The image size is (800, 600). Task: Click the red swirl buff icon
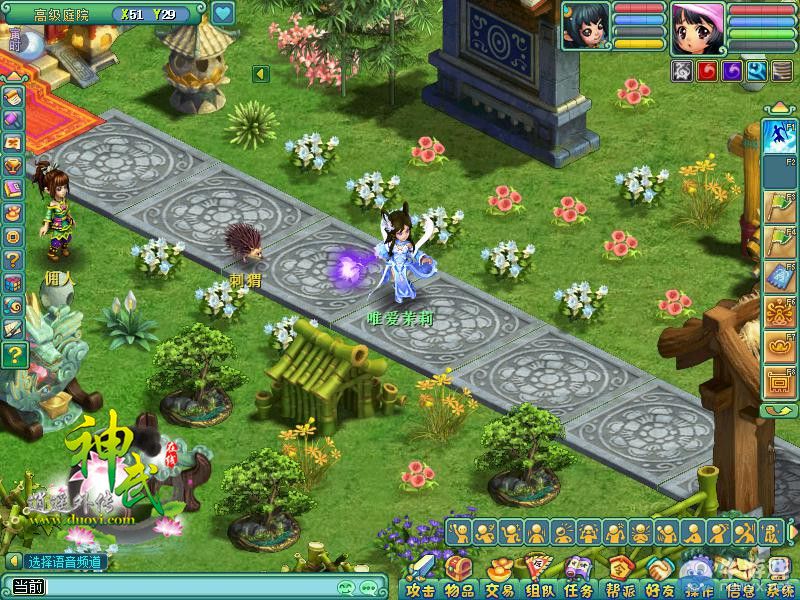coord(707,71)
